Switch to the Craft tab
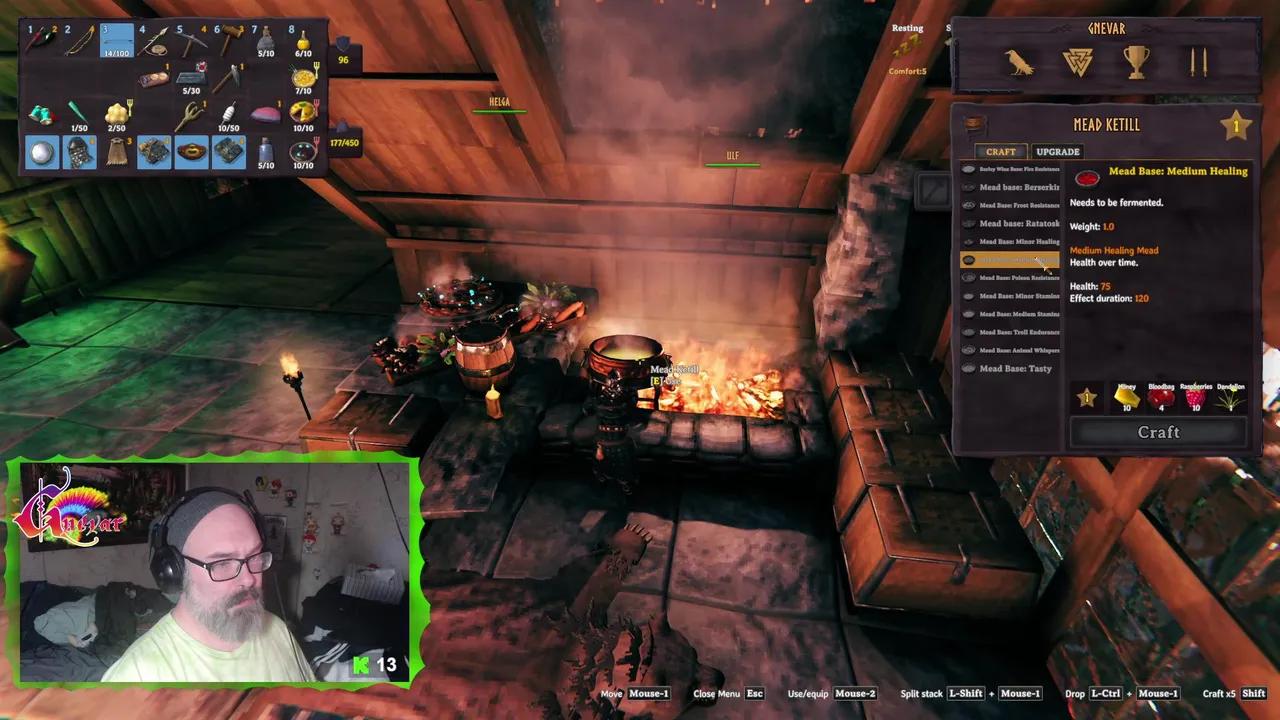The width and height of the screenshot is (1280, 720). [x=1000, y=151]
